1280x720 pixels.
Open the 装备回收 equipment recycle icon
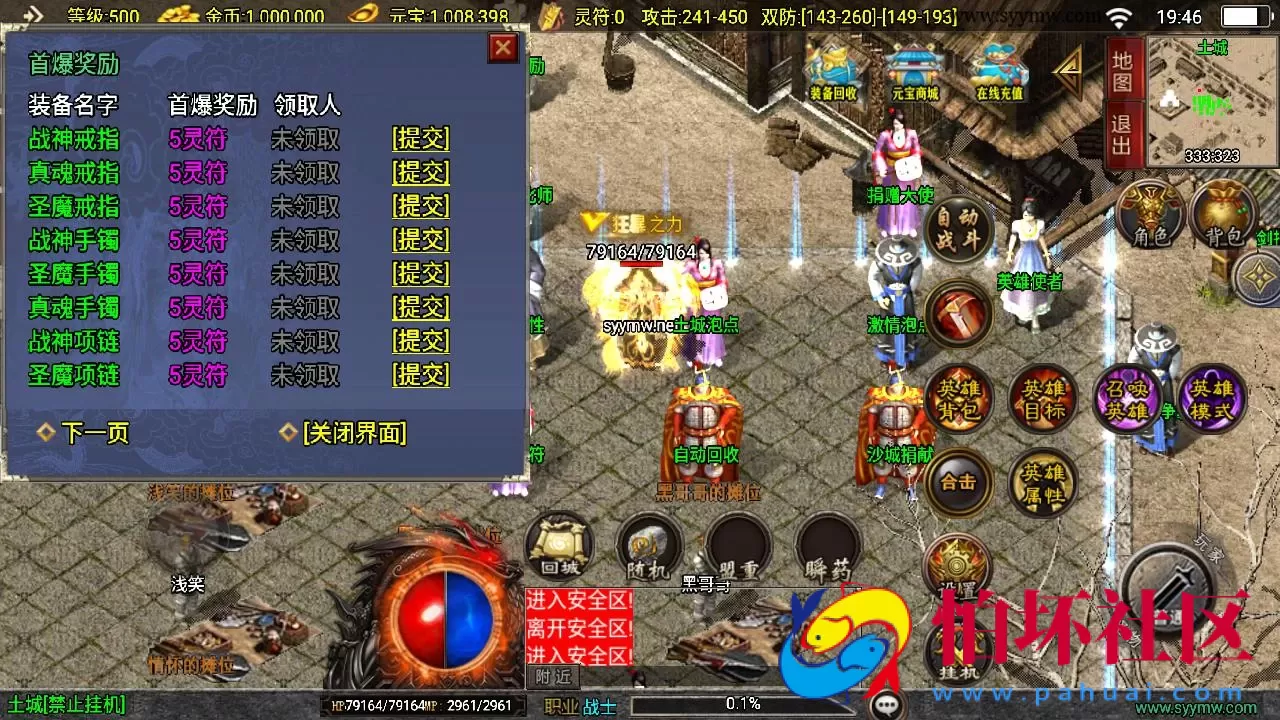(x=834, y=70)
